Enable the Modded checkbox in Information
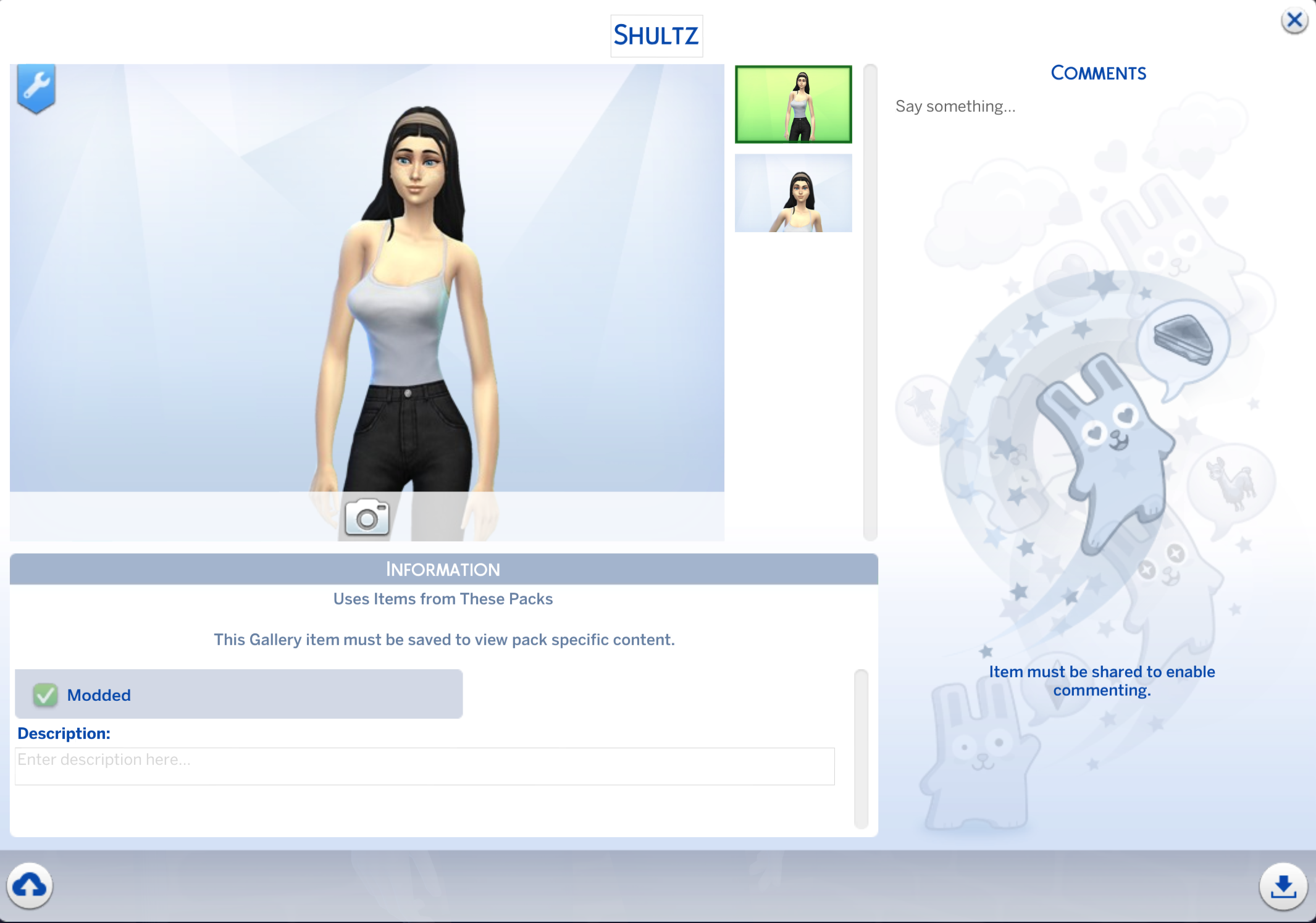The height and width of the screenshot is (923, 1316). [x=44, y=694]
